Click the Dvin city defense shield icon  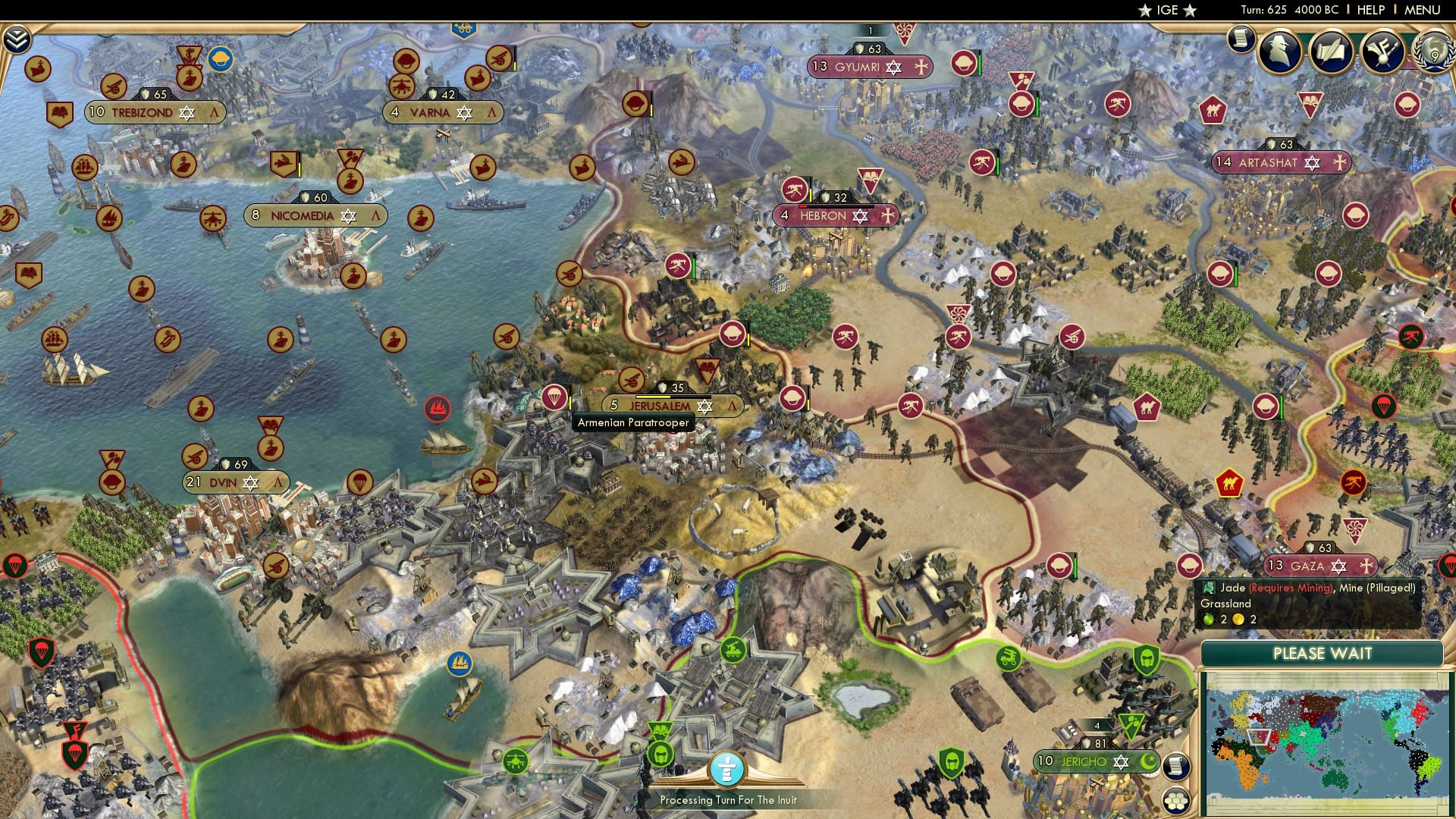[x=225, y=464]
